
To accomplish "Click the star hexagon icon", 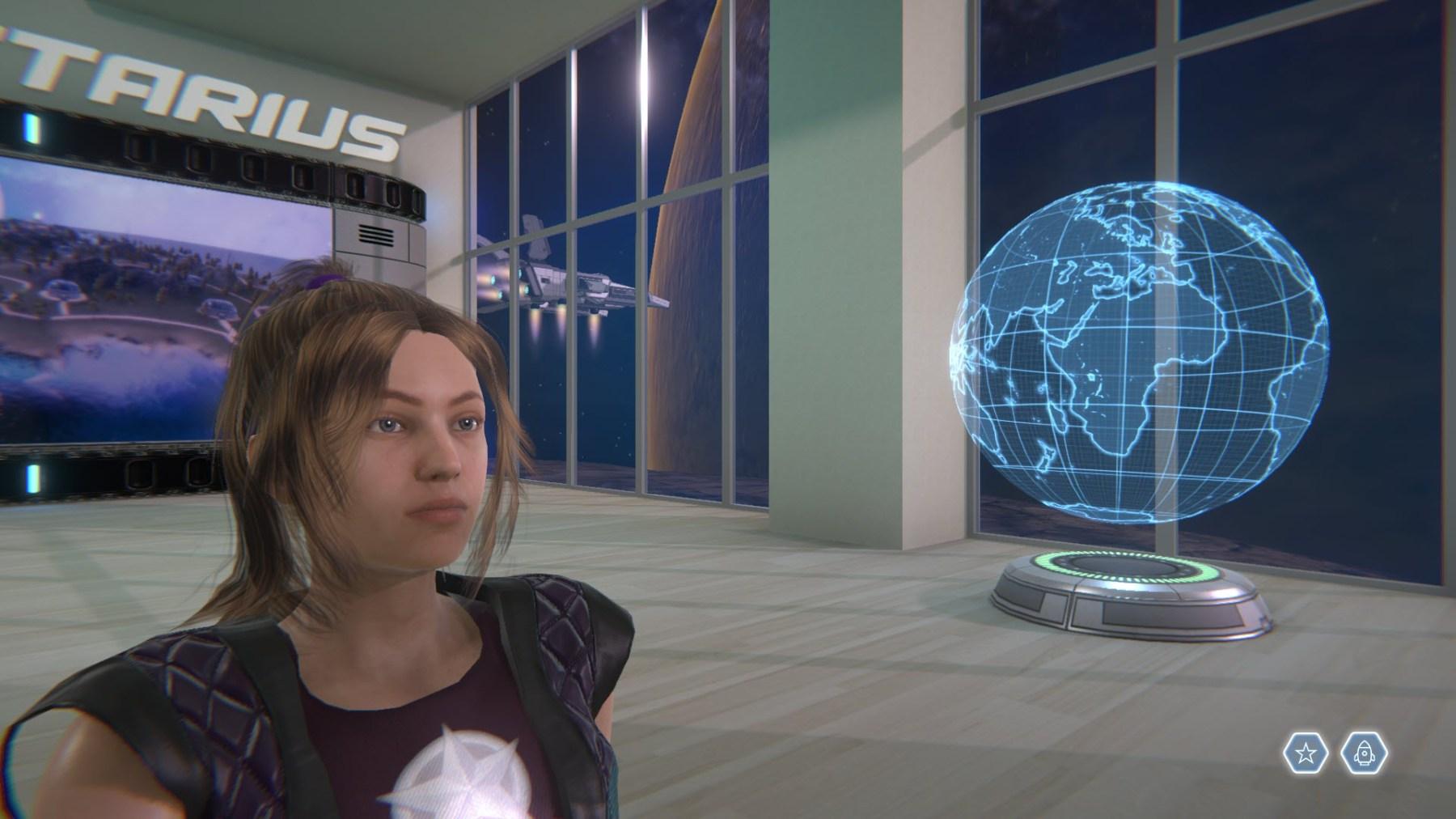I will pos(1305,754).
